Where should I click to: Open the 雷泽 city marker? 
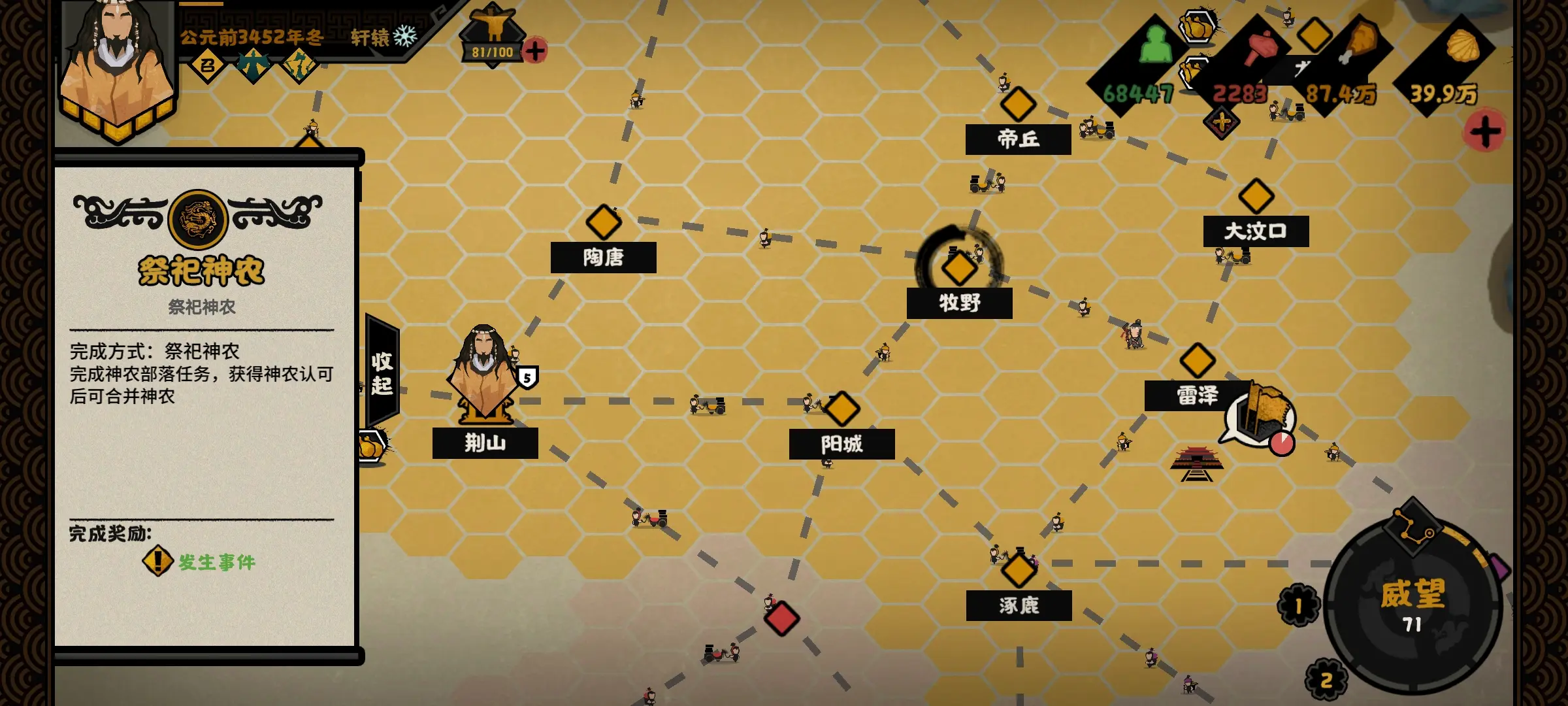[x=1197, y=360]
